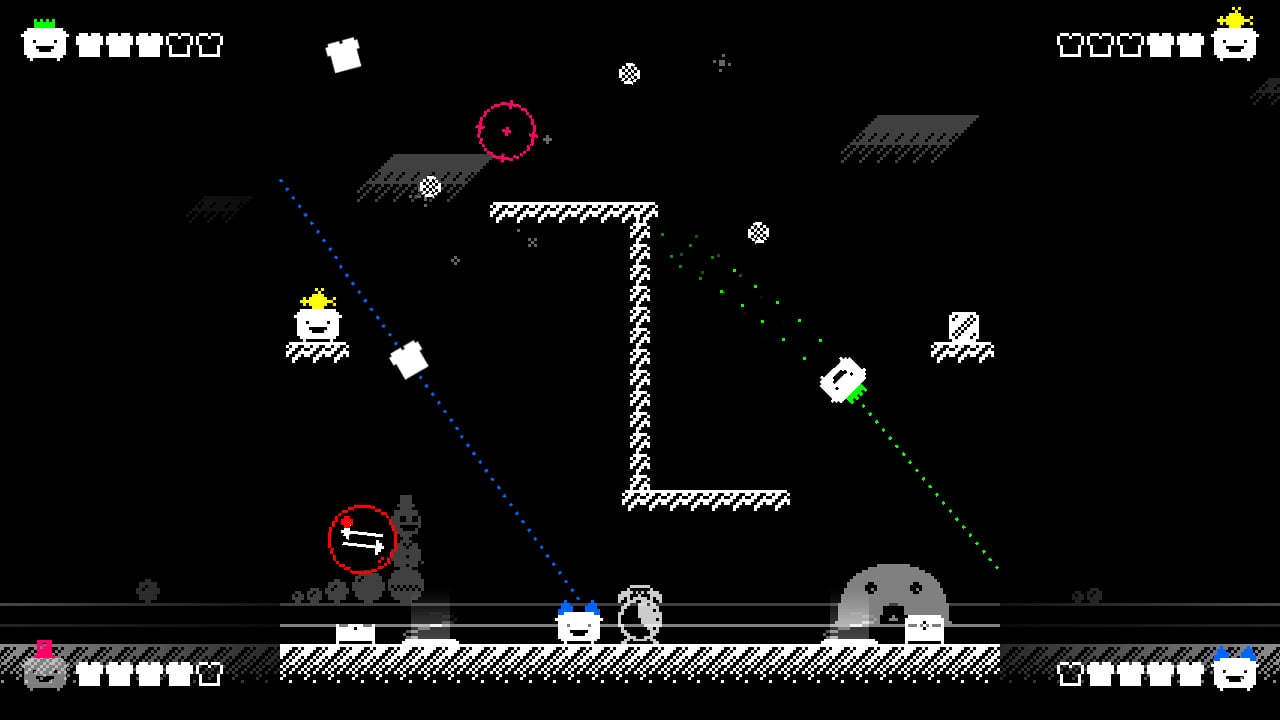Click the blue-bowed player portrait bottom right
Image resolution: width=1280 pixels, height=720 pixels.
pos(1237,672)
